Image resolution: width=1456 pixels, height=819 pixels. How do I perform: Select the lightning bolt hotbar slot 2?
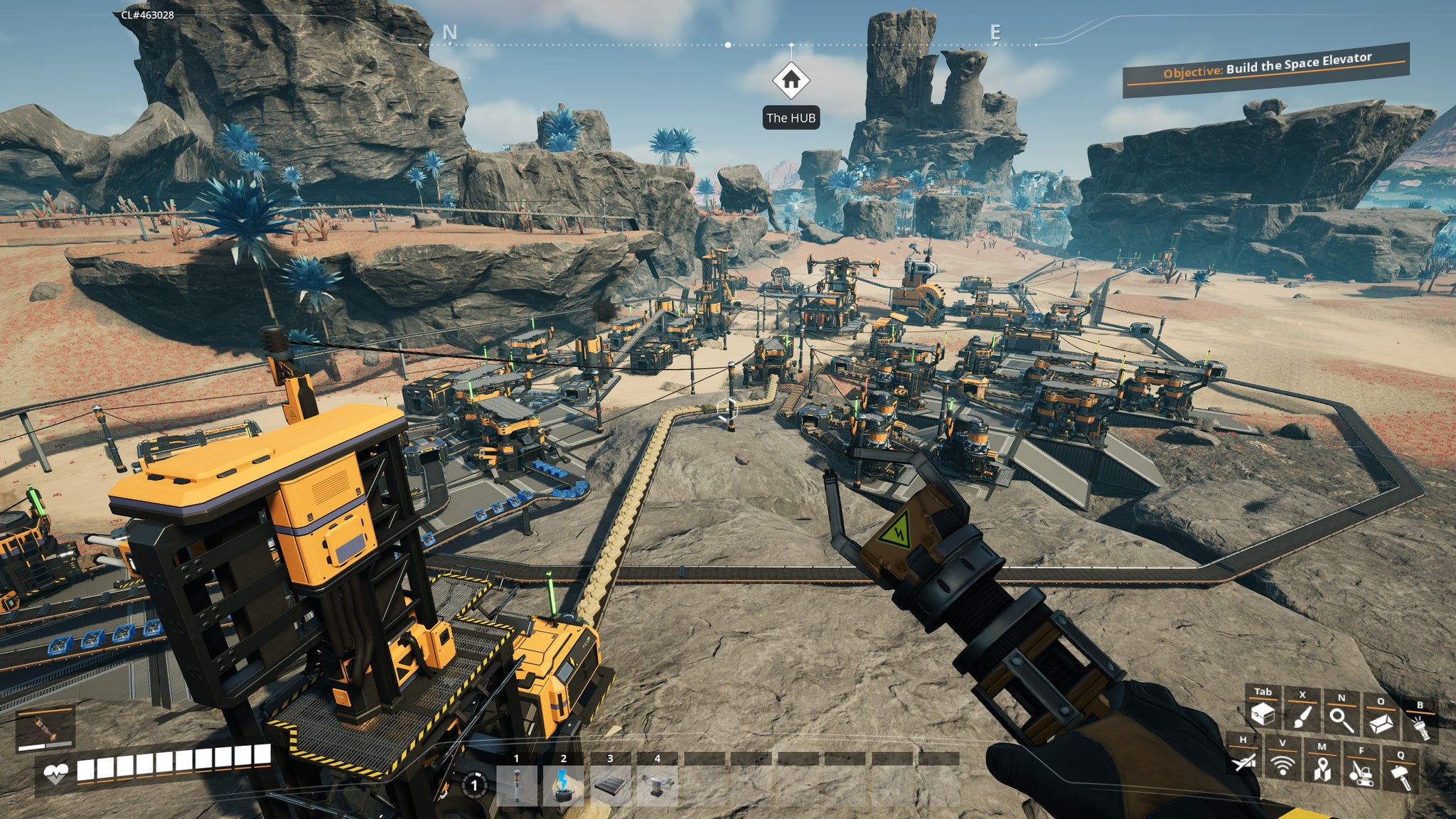[x=563, y=785]
